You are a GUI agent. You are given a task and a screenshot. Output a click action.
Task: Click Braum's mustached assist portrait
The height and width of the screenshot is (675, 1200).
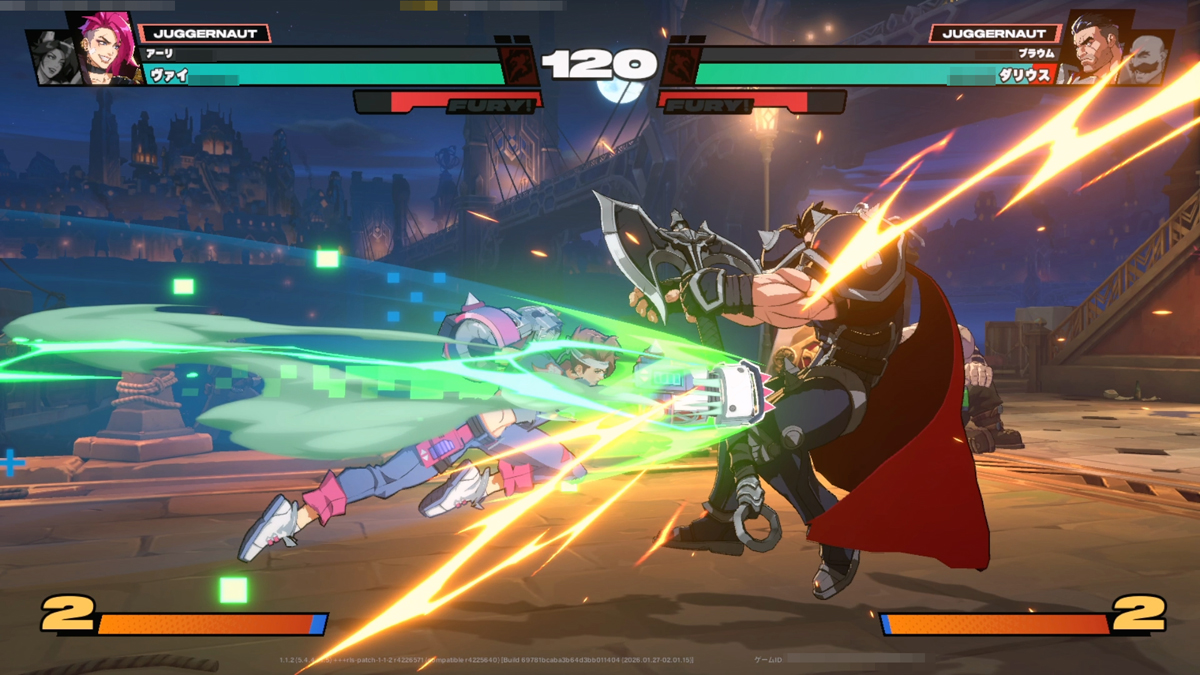1148,57
